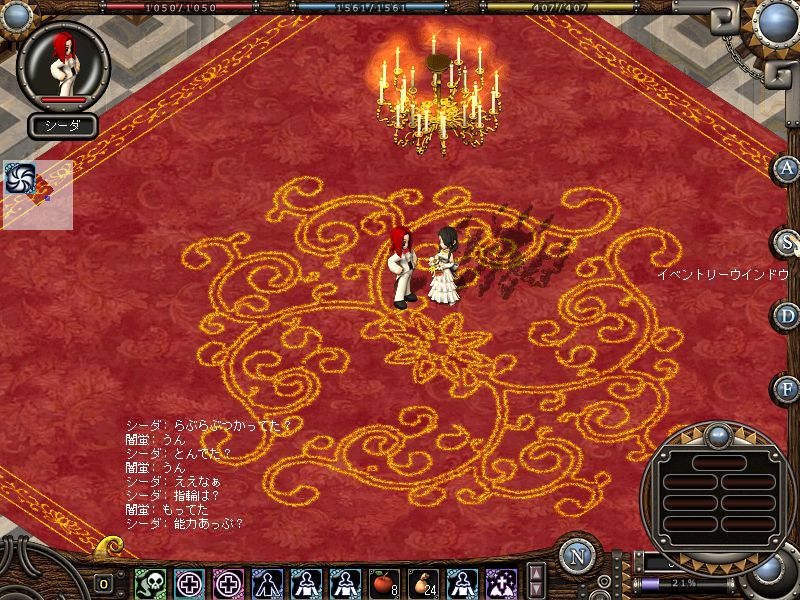Open the minimap overlay

pyautogui.click(x=39, y=195)
